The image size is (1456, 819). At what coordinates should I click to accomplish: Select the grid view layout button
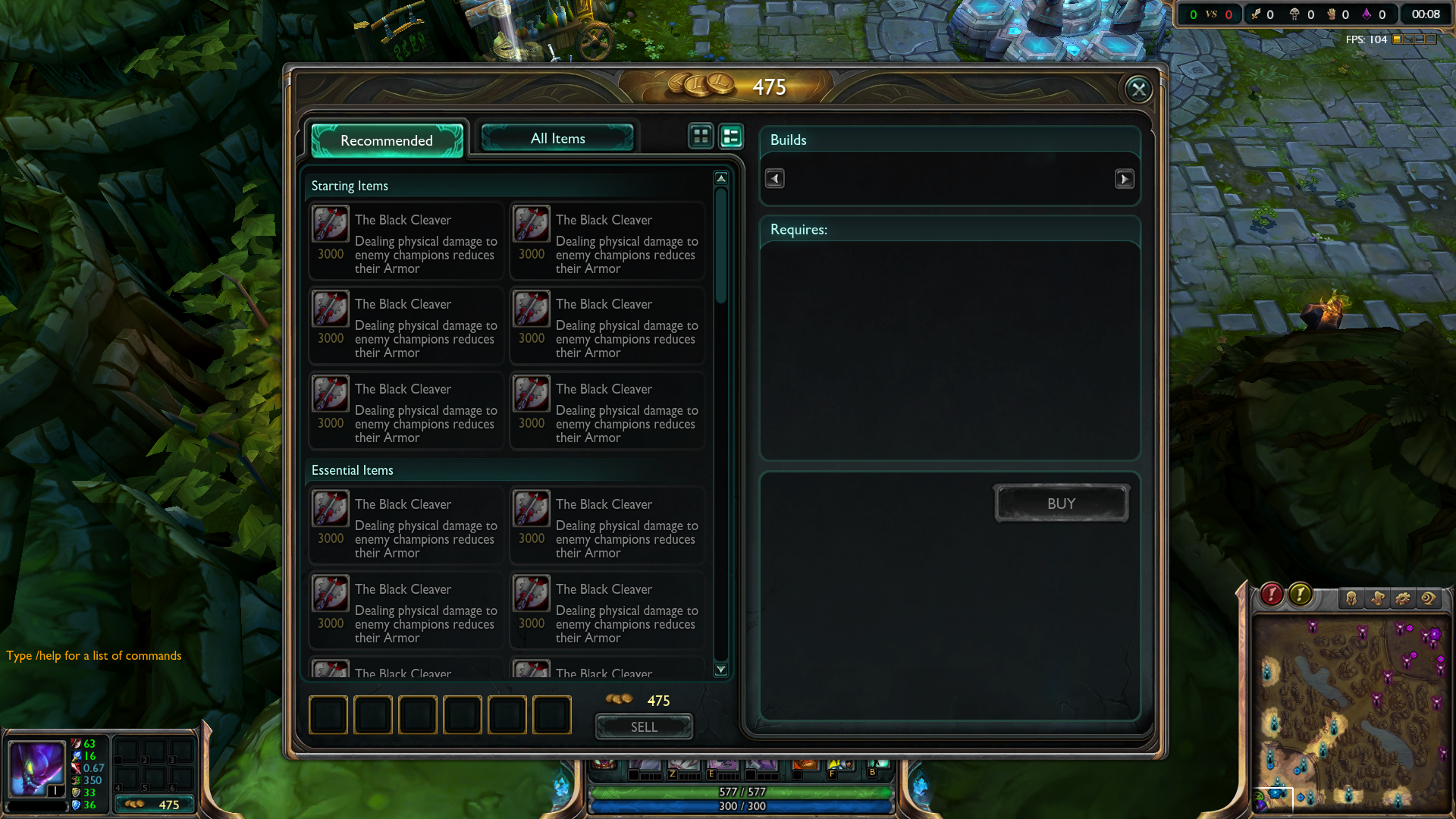tap(701, 136)
